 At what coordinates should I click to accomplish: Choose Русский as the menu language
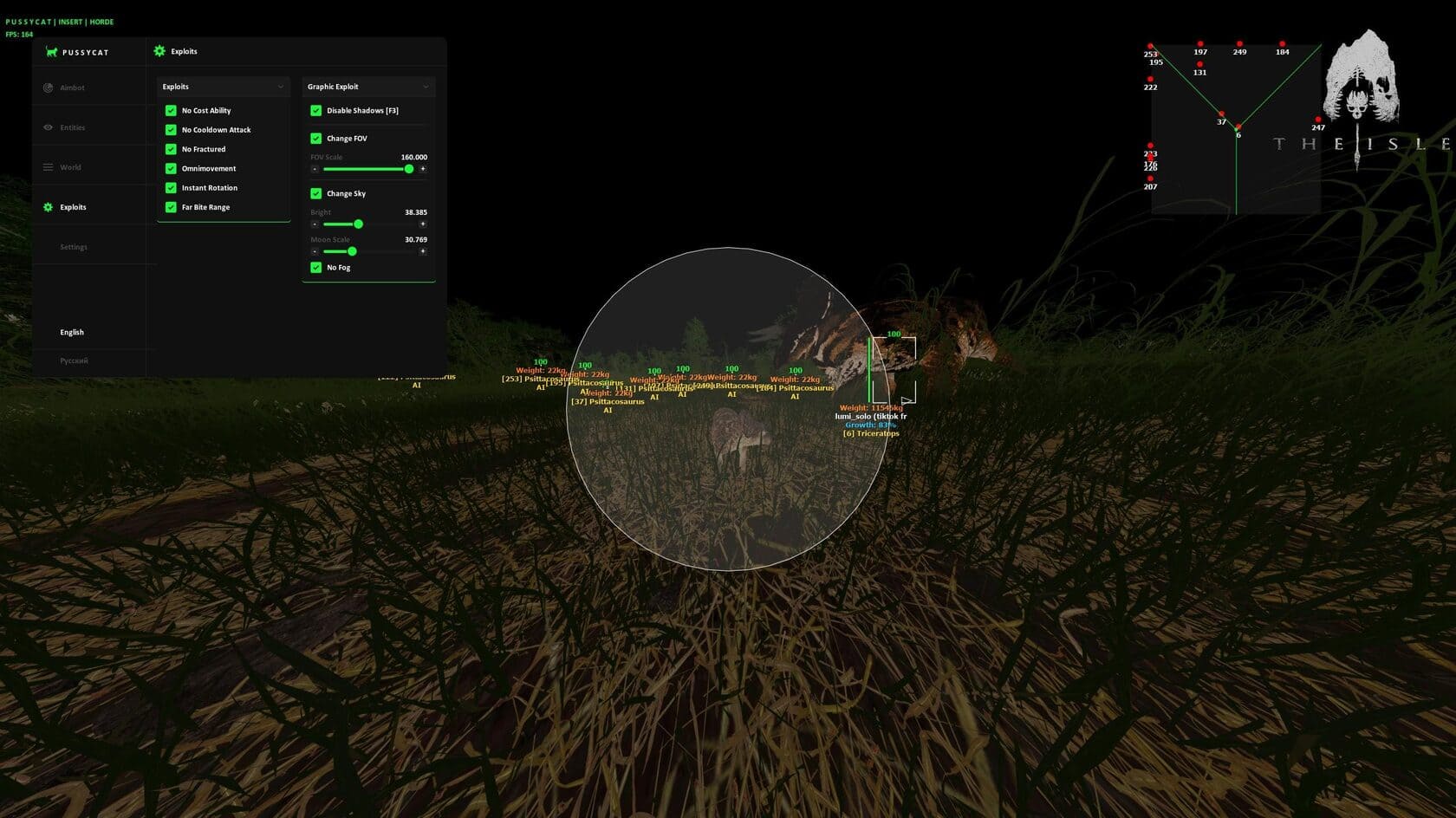74,360
